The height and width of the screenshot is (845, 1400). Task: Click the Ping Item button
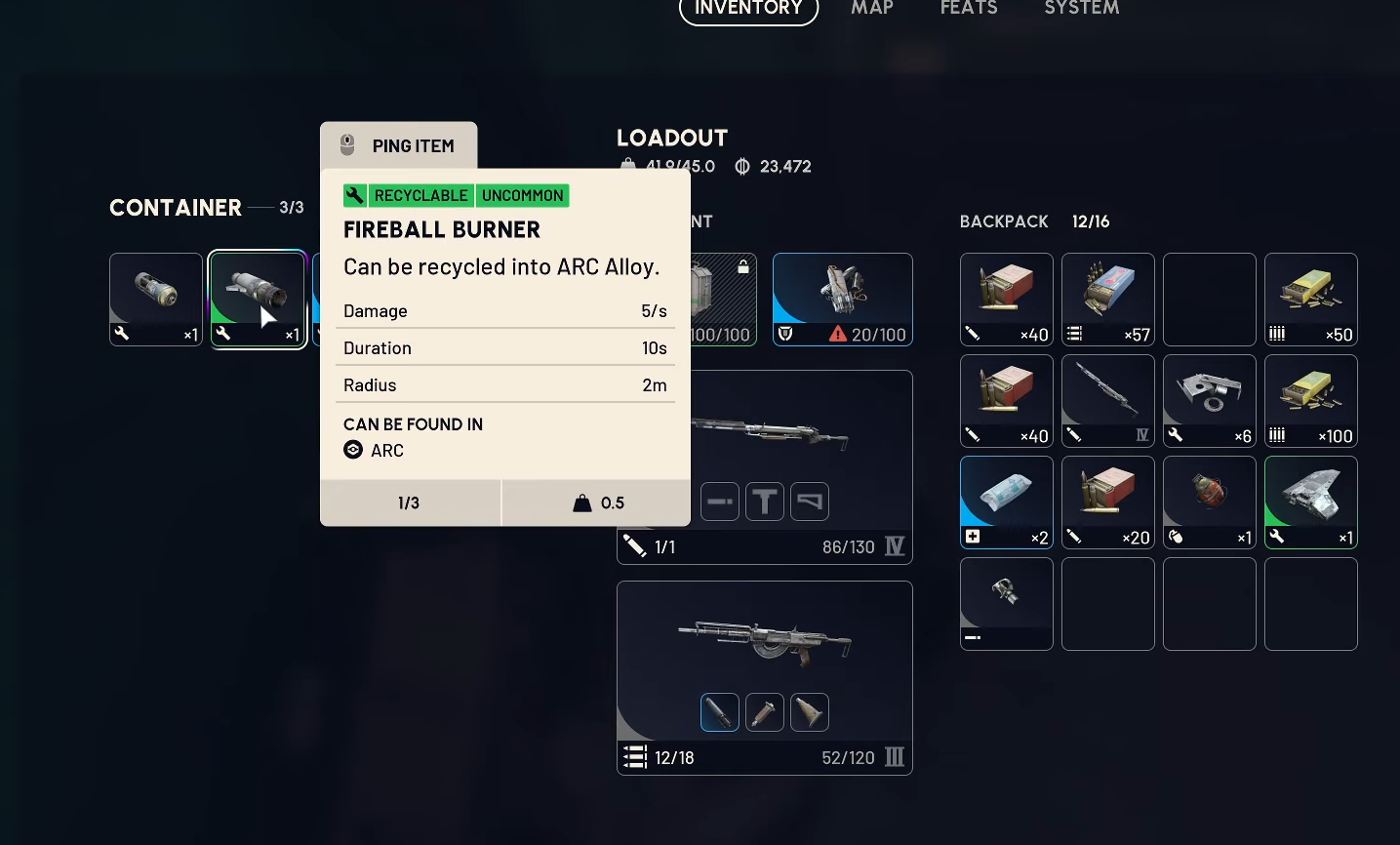click(399, 146)
